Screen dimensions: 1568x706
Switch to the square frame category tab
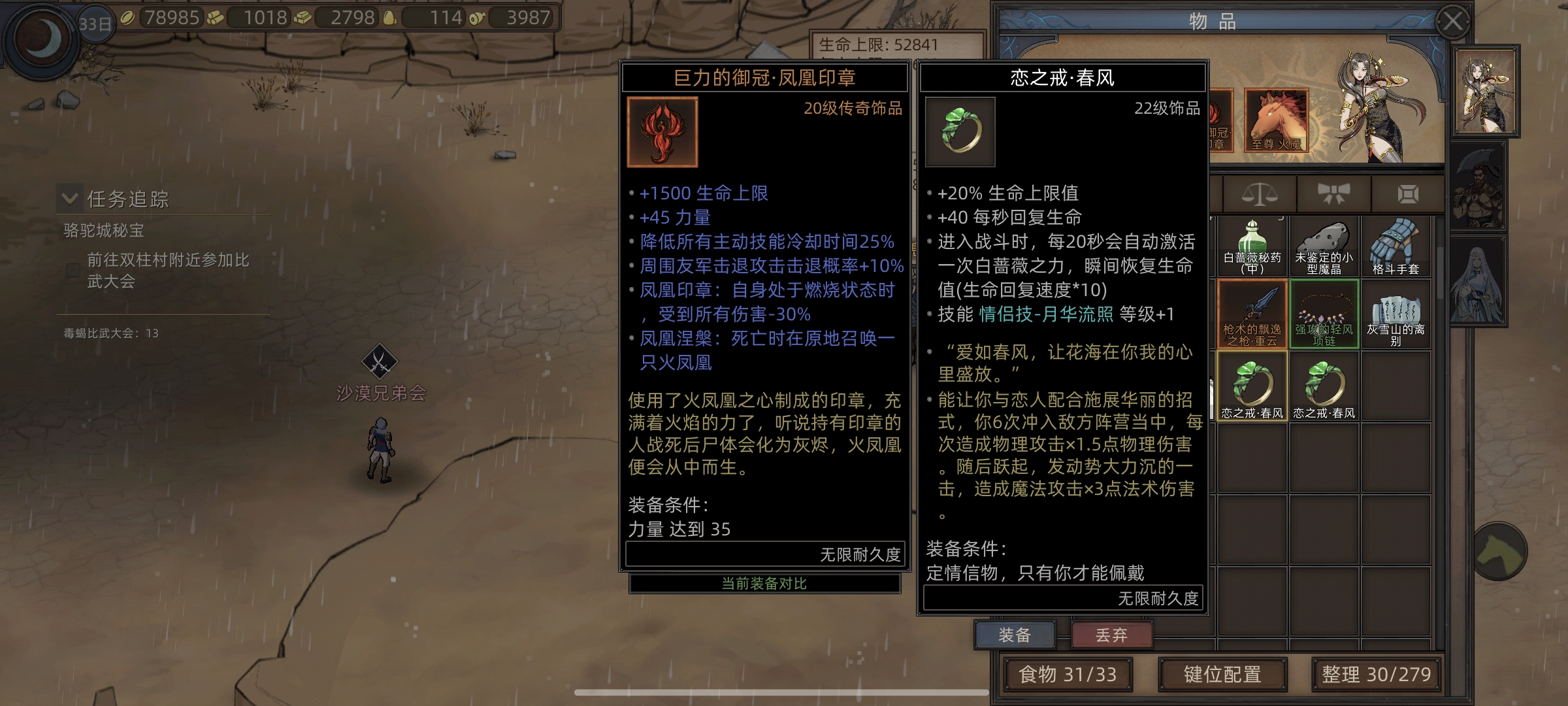1408,194
